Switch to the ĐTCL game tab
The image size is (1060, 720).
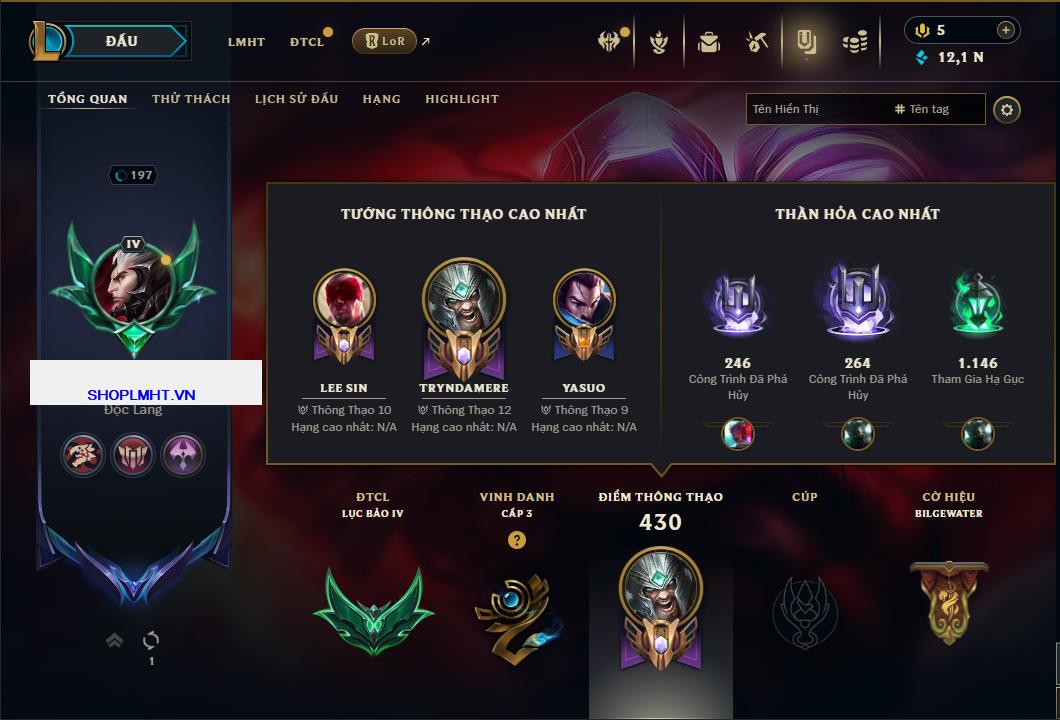point(307,42)
